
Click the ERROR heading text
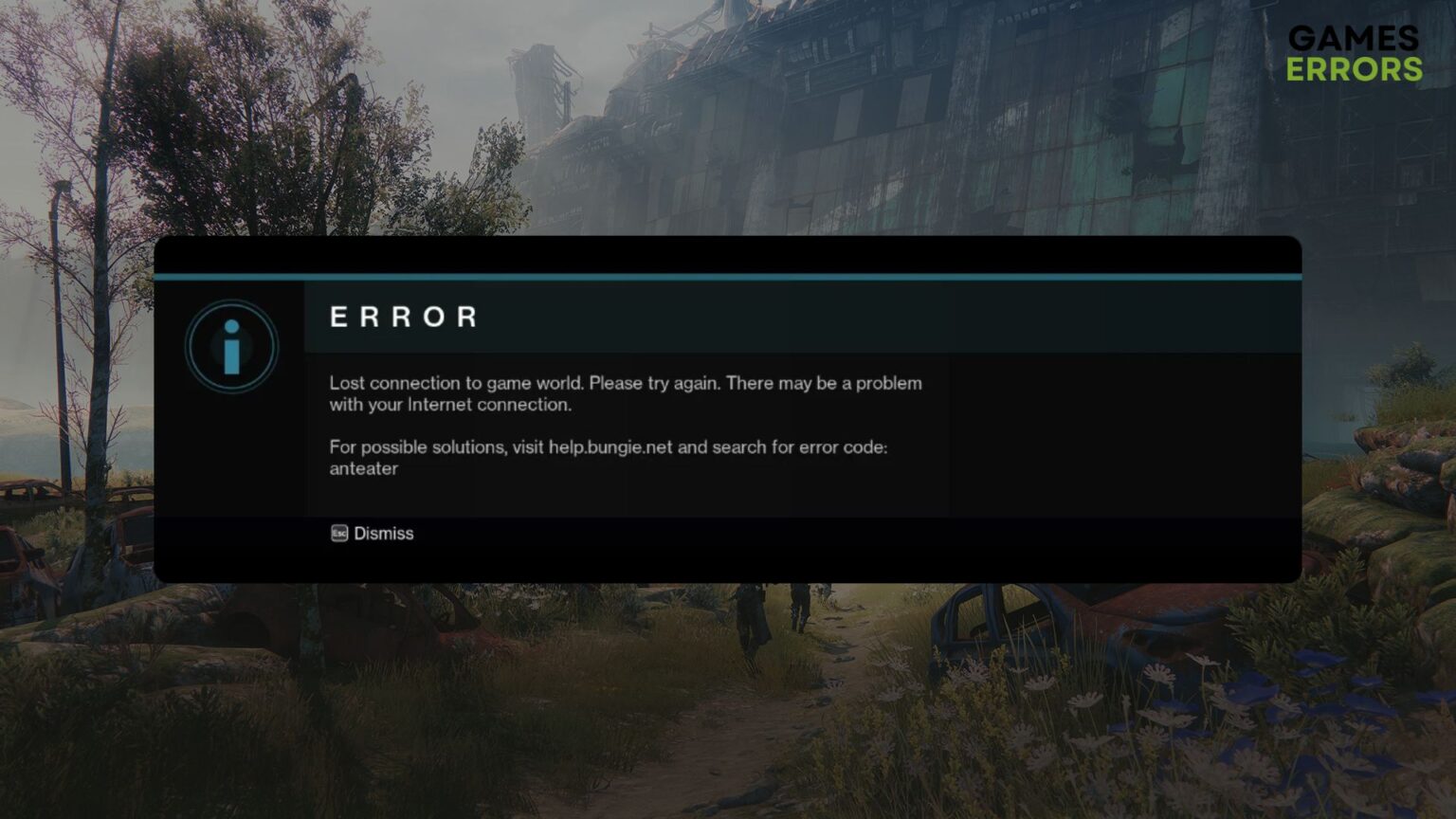[x=403, y=318]
